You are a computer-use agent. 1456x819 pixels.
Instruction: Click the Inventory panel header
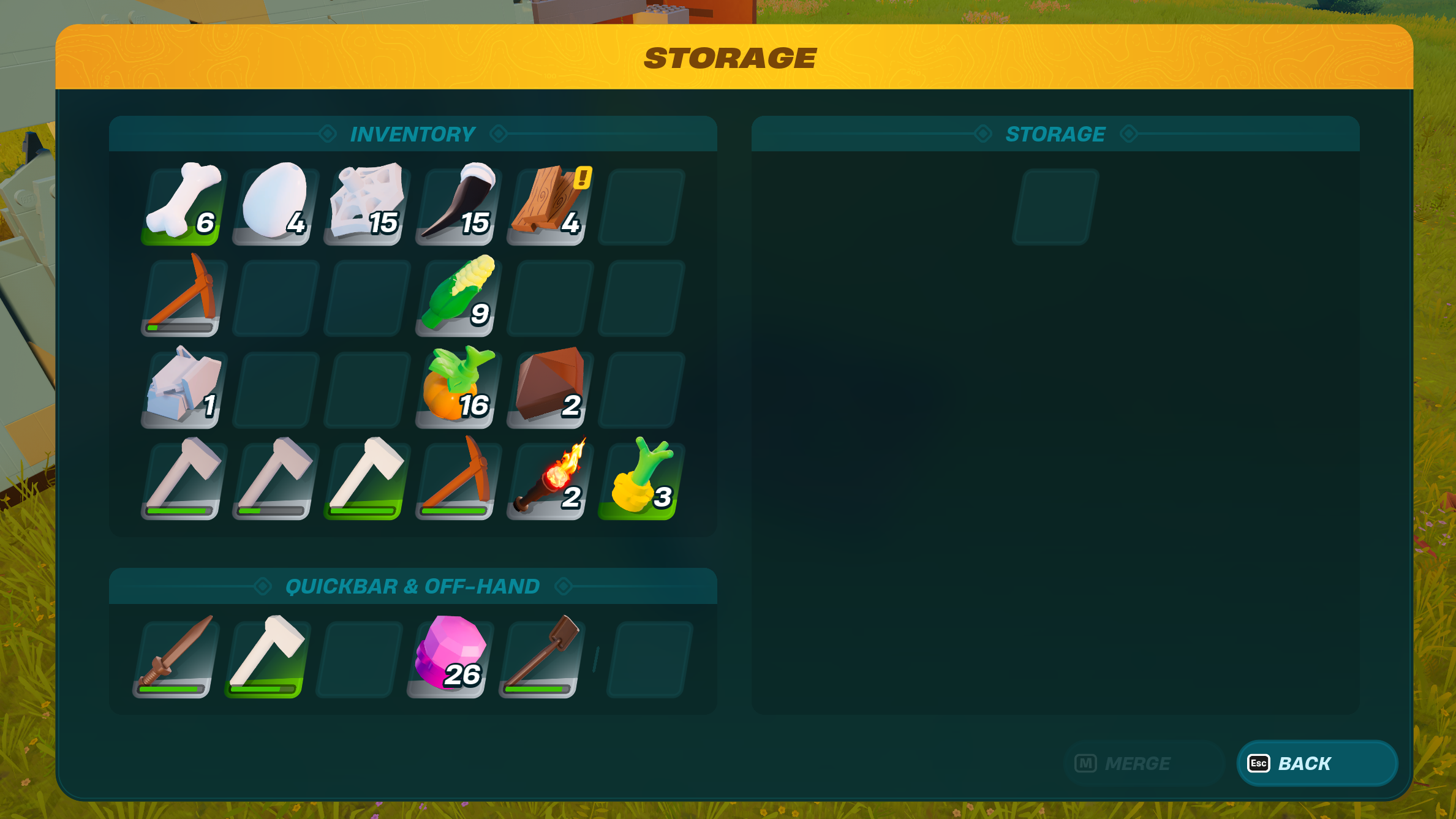(x=412, y=134)
